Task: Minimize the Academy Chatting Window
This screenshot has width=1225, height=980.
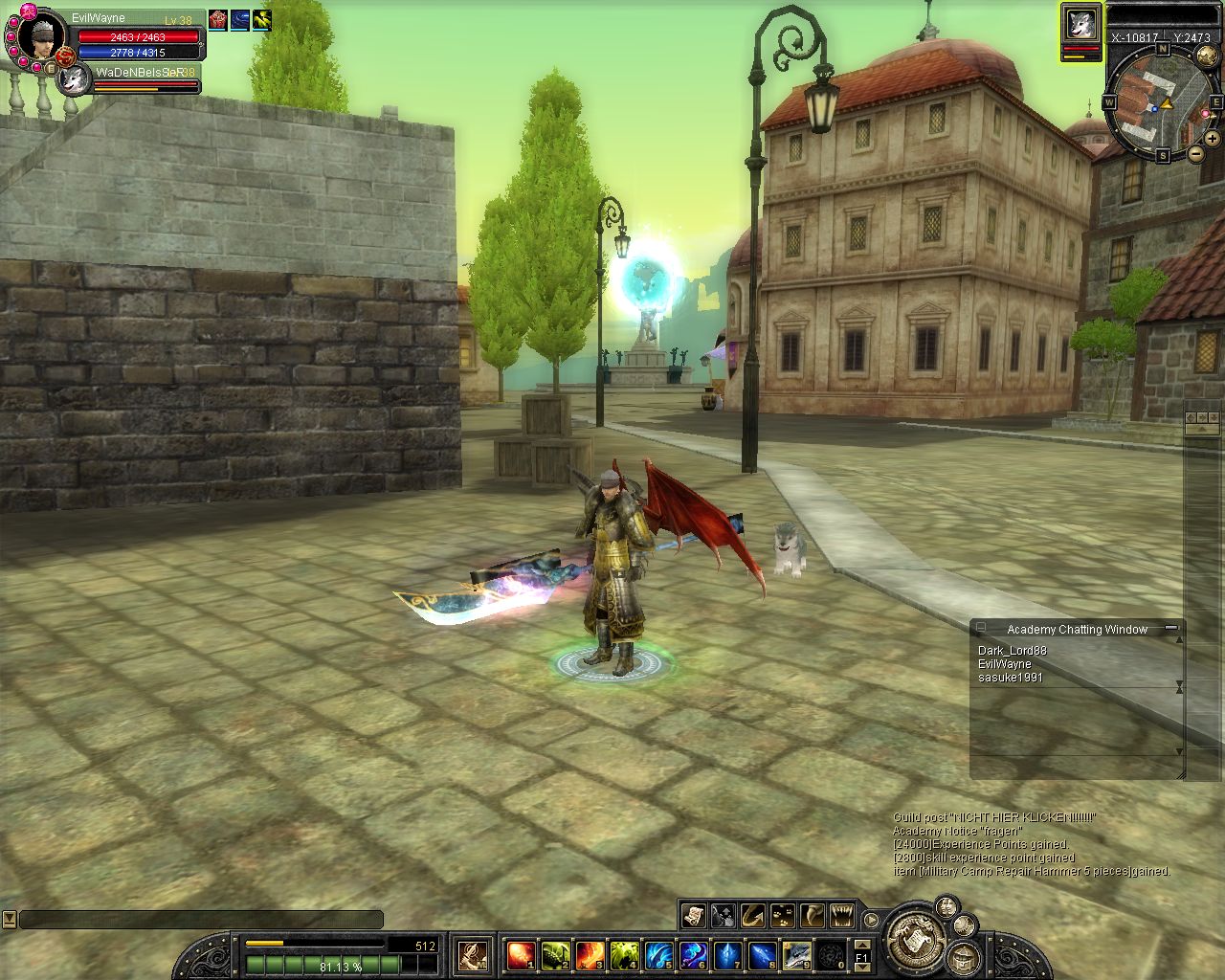Action: [1169, 629]
